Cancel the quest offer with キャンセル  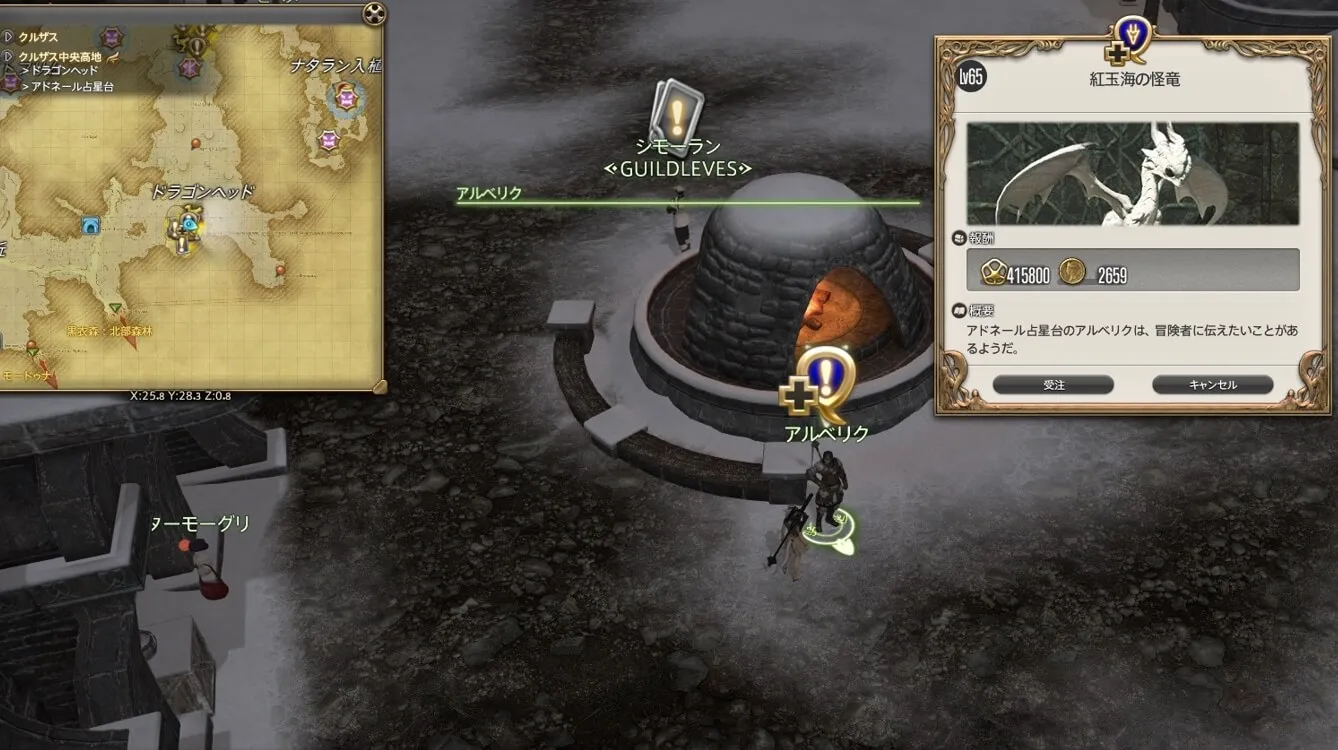click(1212, 385)
